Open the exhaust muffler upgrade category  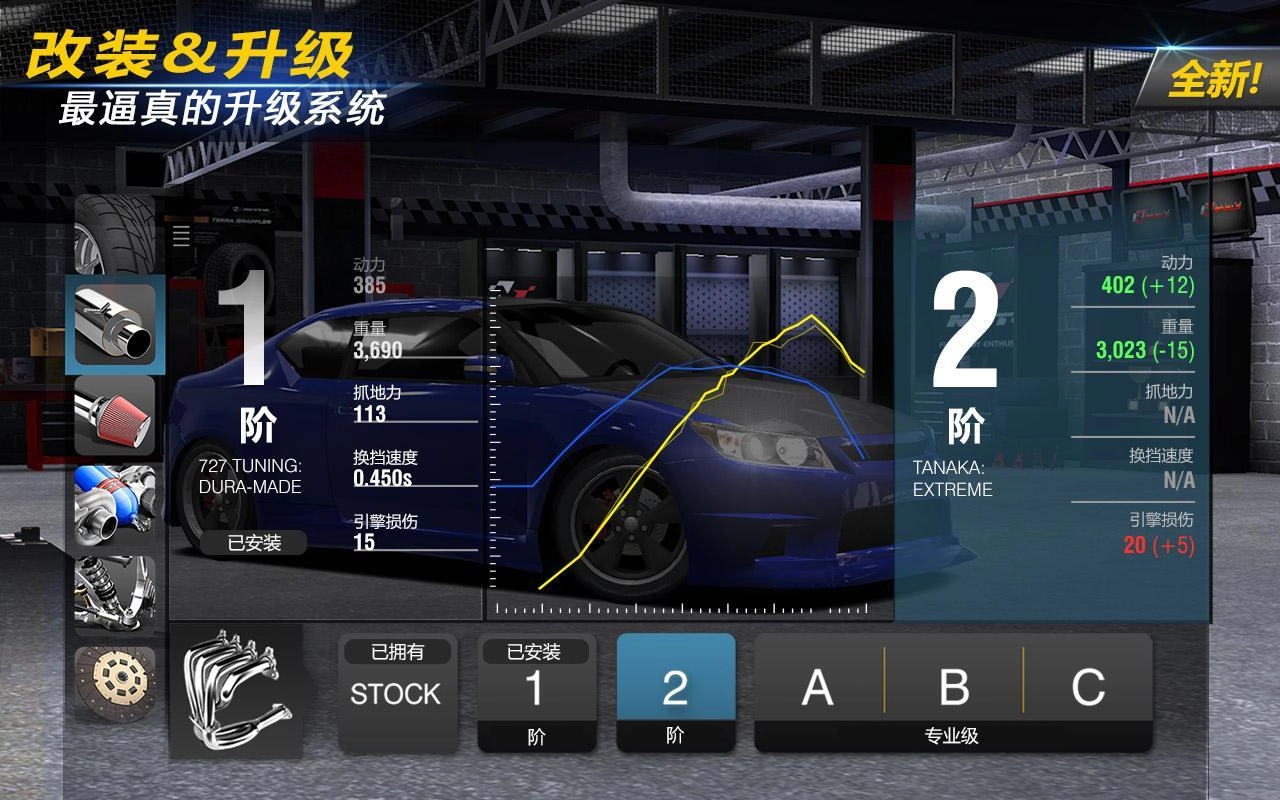point(115,325)
